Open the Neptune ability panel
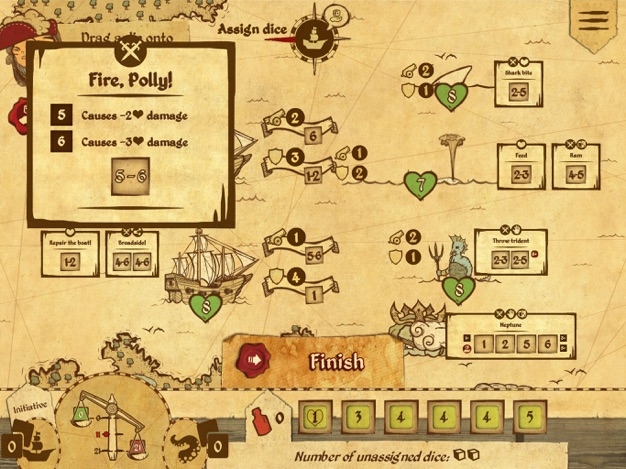 click(510, 337)
